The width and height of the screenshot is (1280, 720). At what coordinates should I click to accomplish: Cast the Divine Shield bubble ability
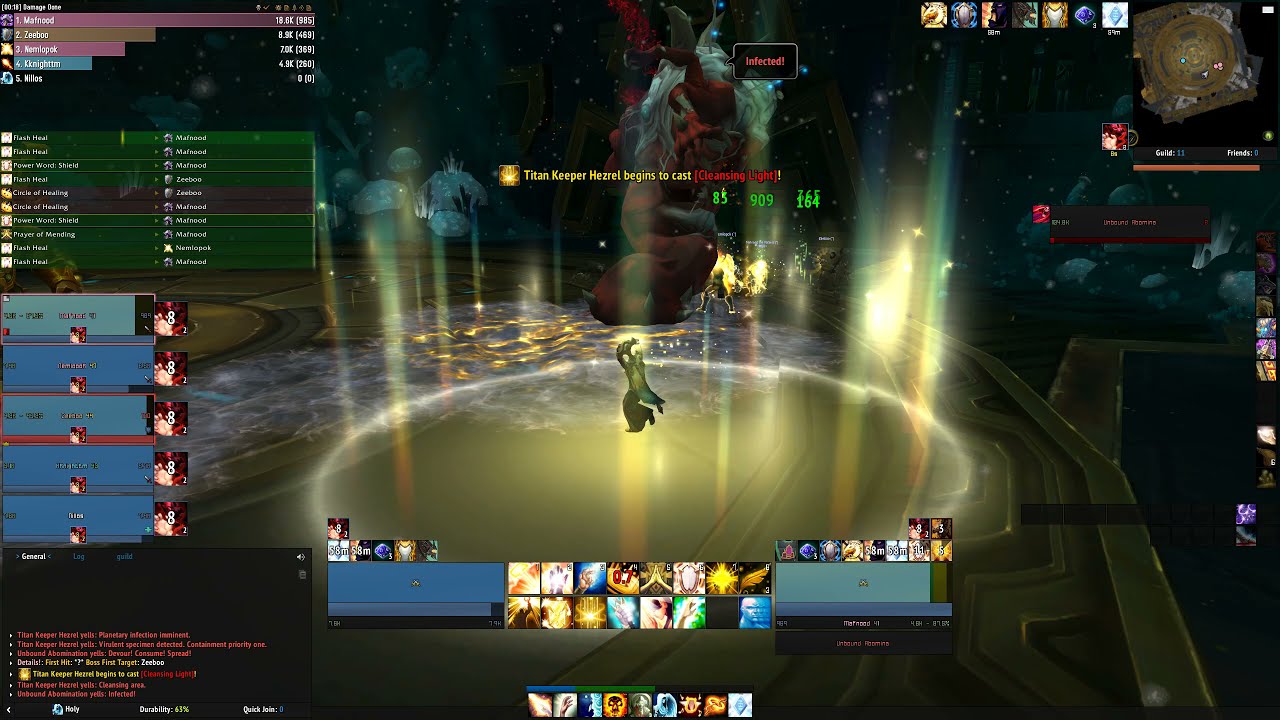689,576
